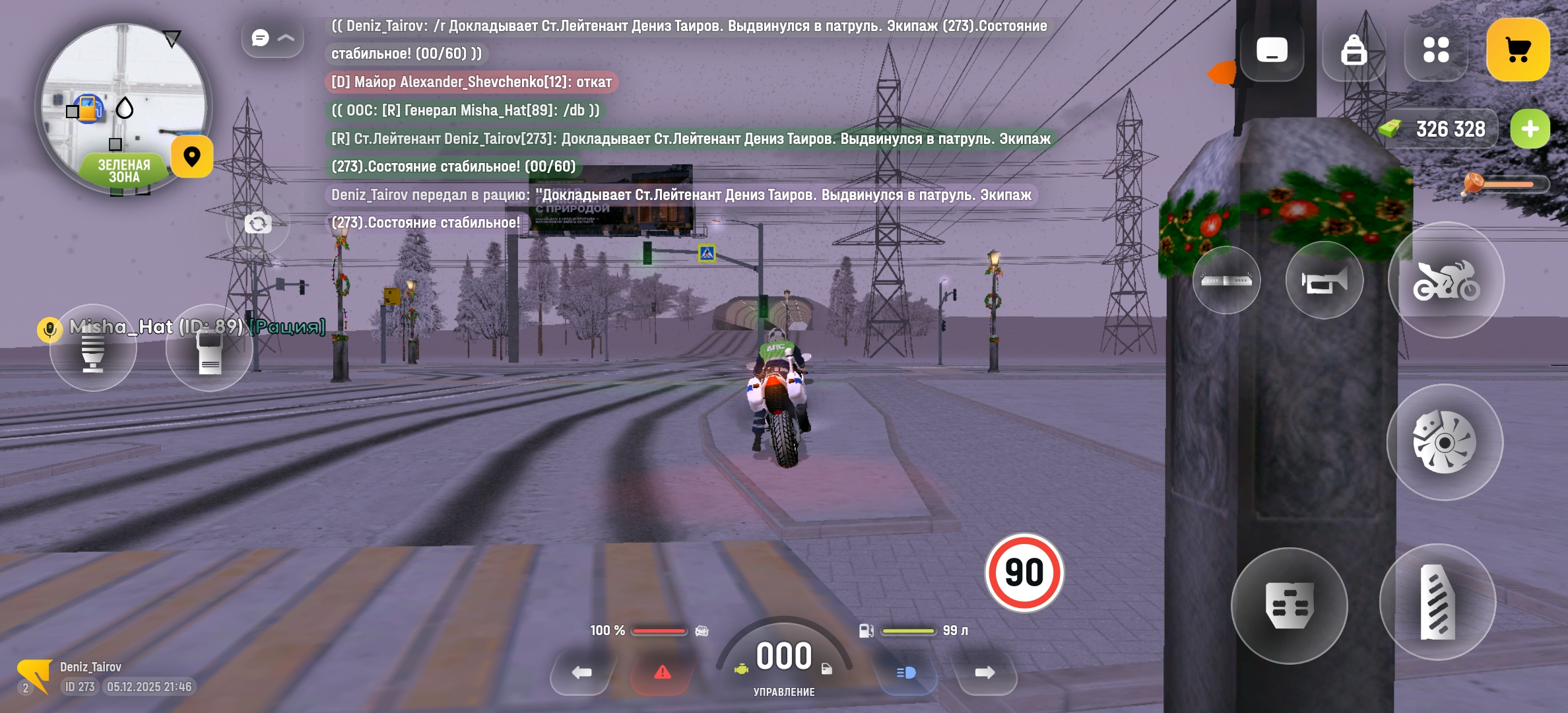This screenshot has height=713, width=1568.
Task: Toggle the blue headlights button
Action: pos(906,673)
